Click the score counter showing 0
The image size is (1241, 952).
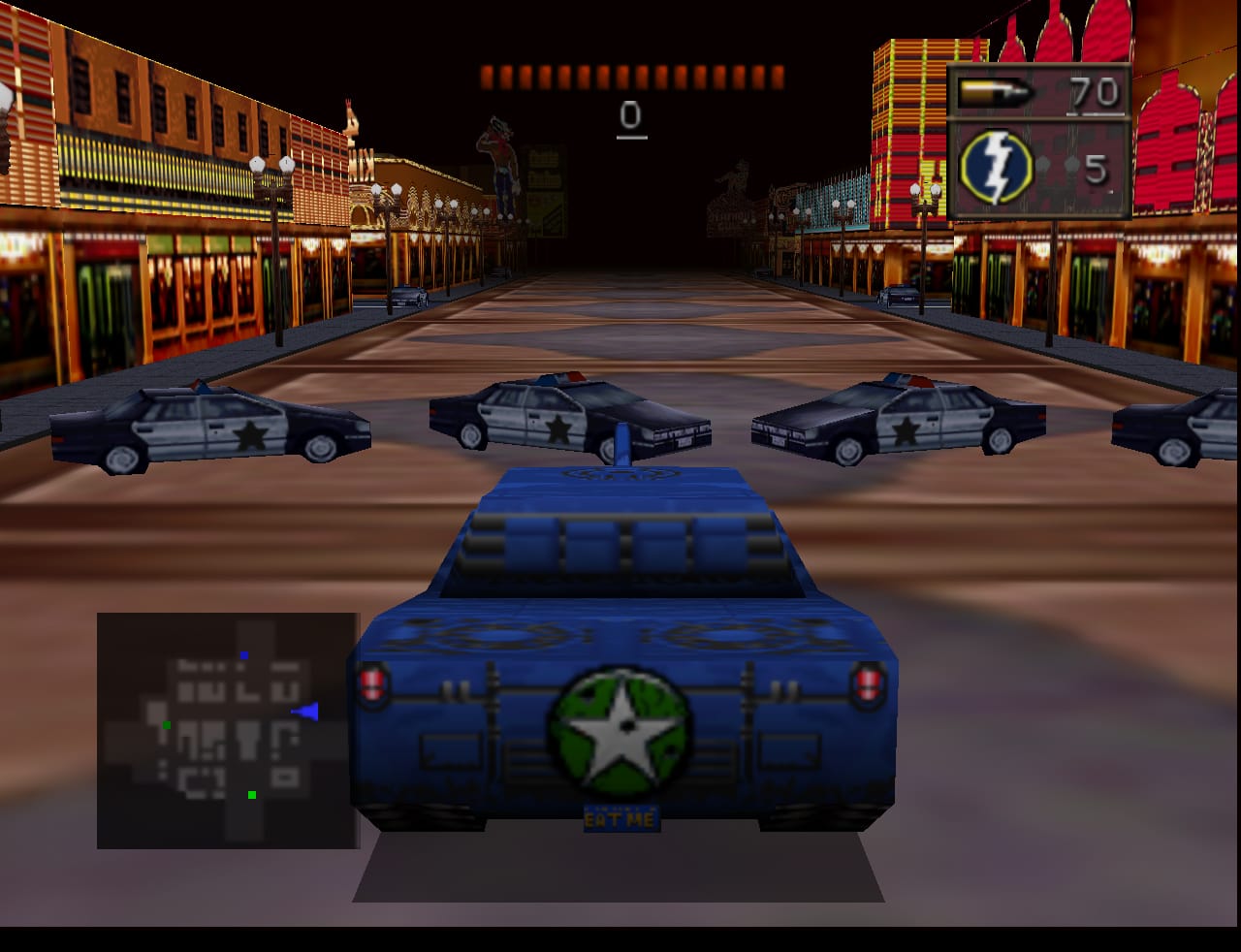pos(632,116)
